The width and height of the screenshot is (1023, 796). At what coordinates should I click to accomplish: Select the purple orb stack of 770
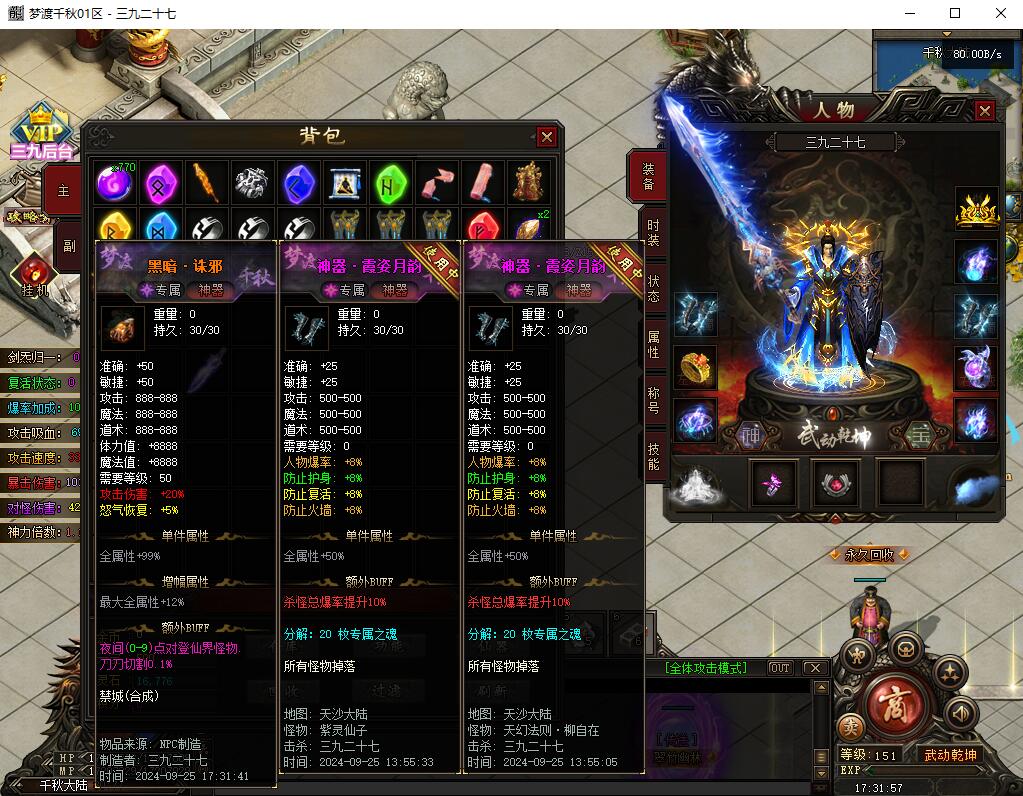114,182
